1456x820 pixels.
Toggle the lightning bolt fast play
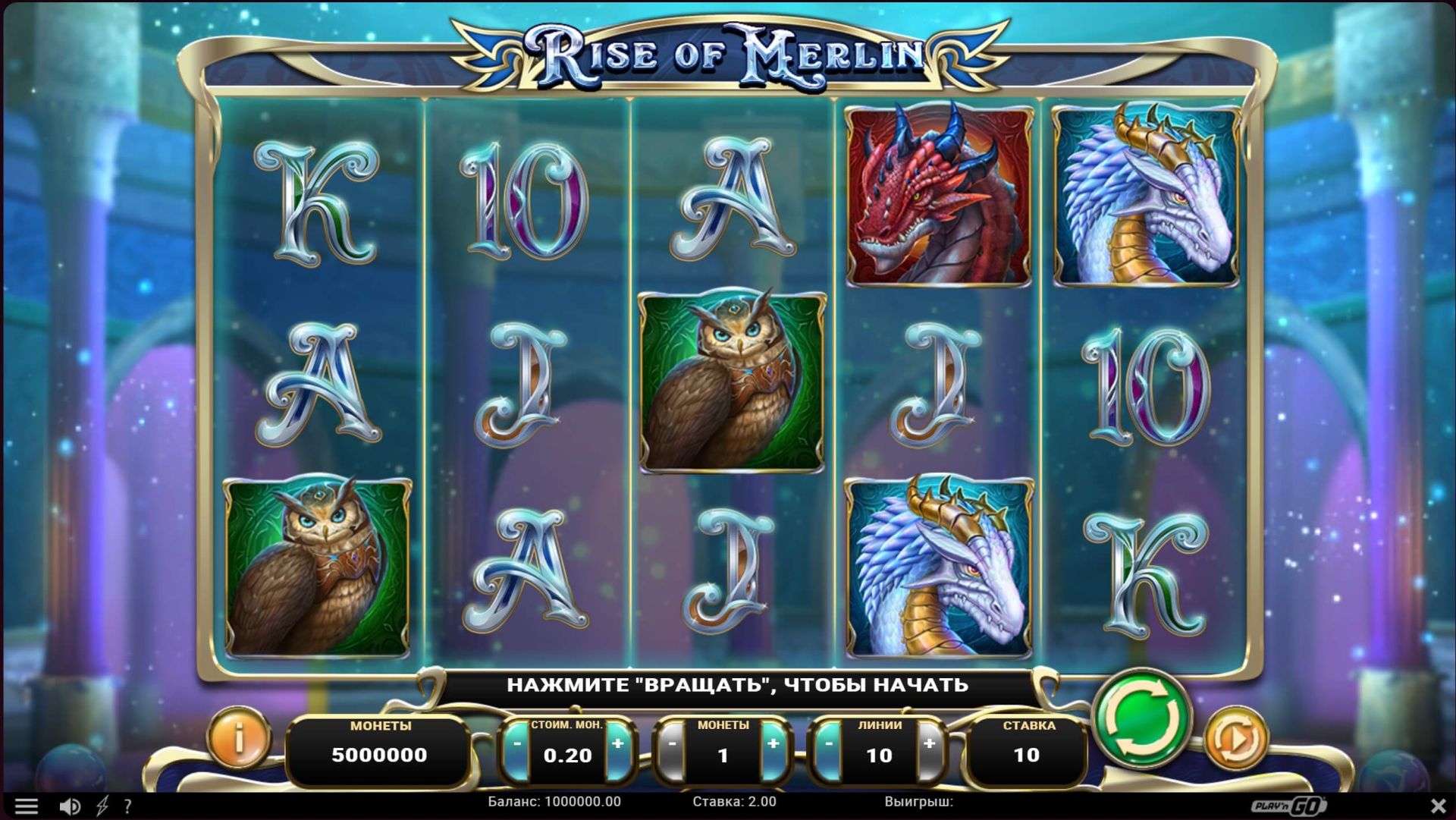point(102,806)
